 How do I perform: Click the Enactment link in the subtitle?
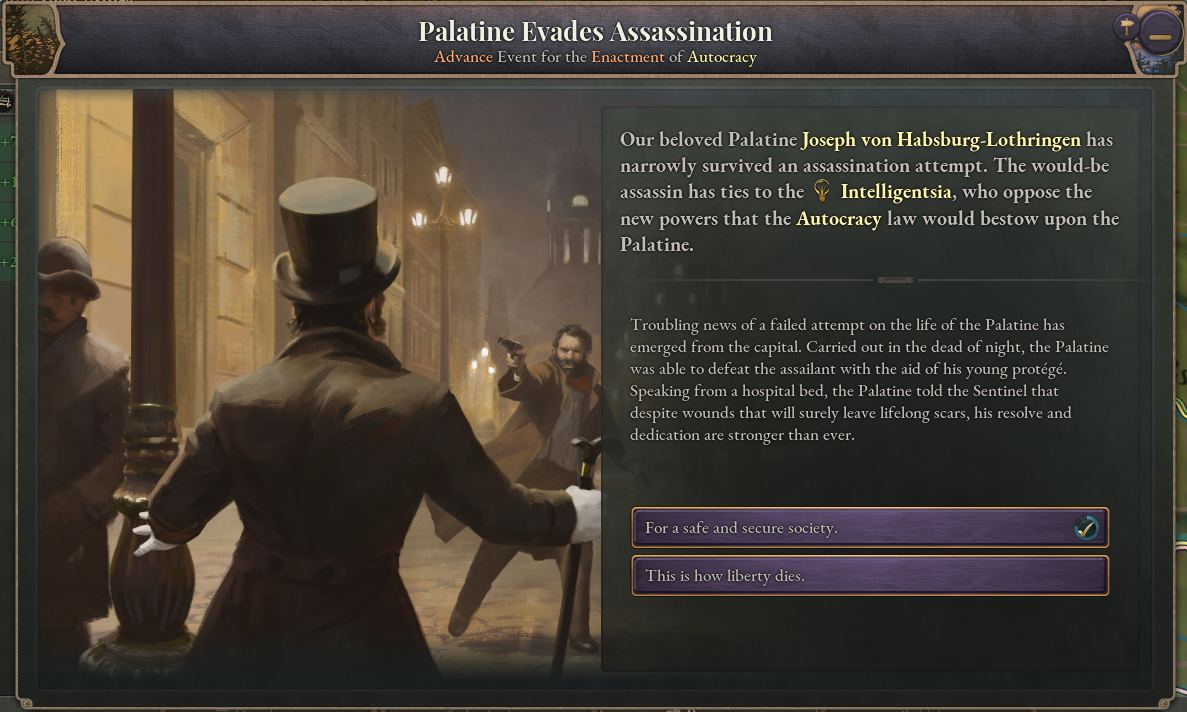tap(627, 57)
